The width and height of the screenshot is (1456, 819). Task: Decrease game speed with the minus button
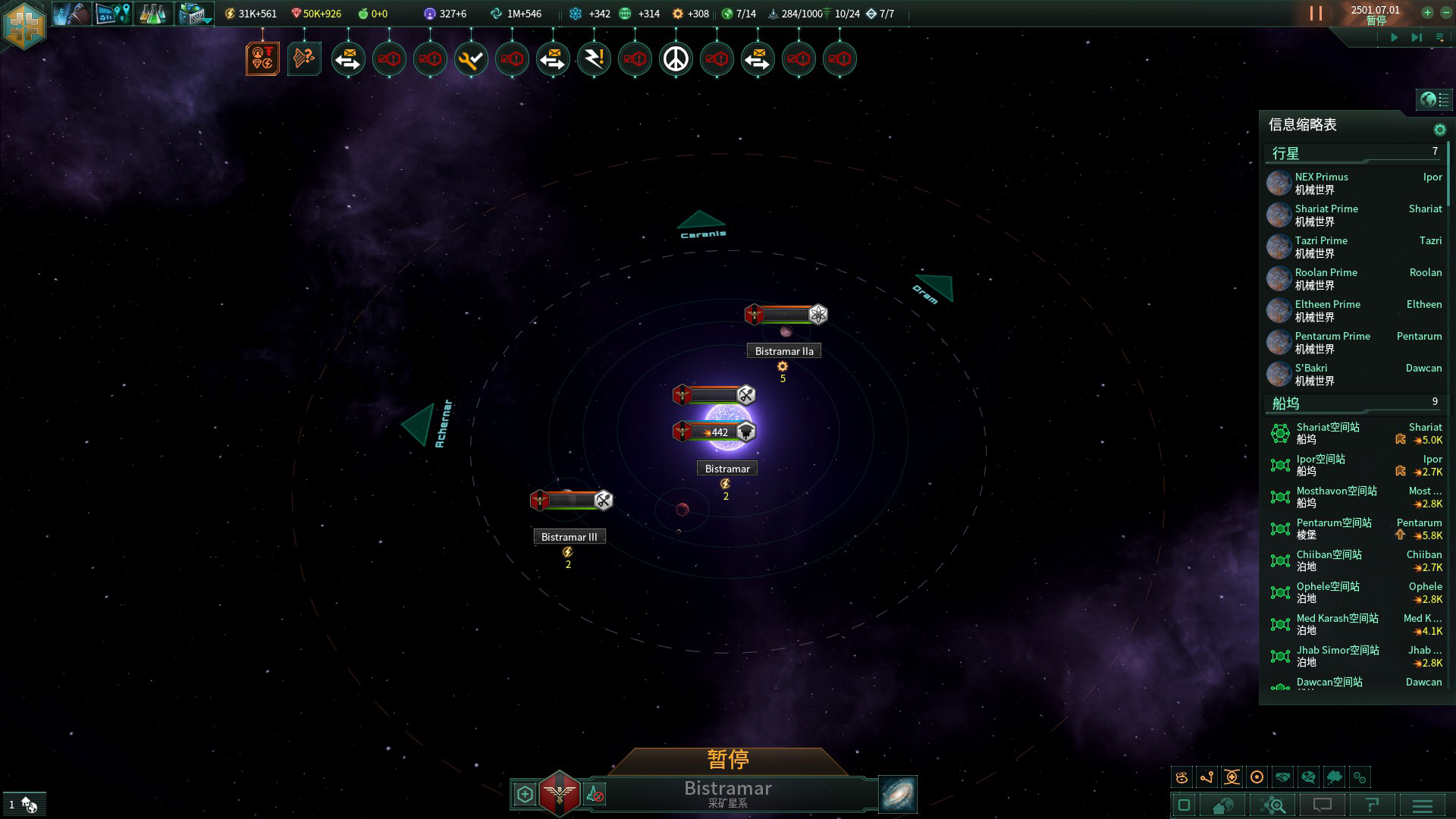pyautogui.click(x=1445, y=12)
